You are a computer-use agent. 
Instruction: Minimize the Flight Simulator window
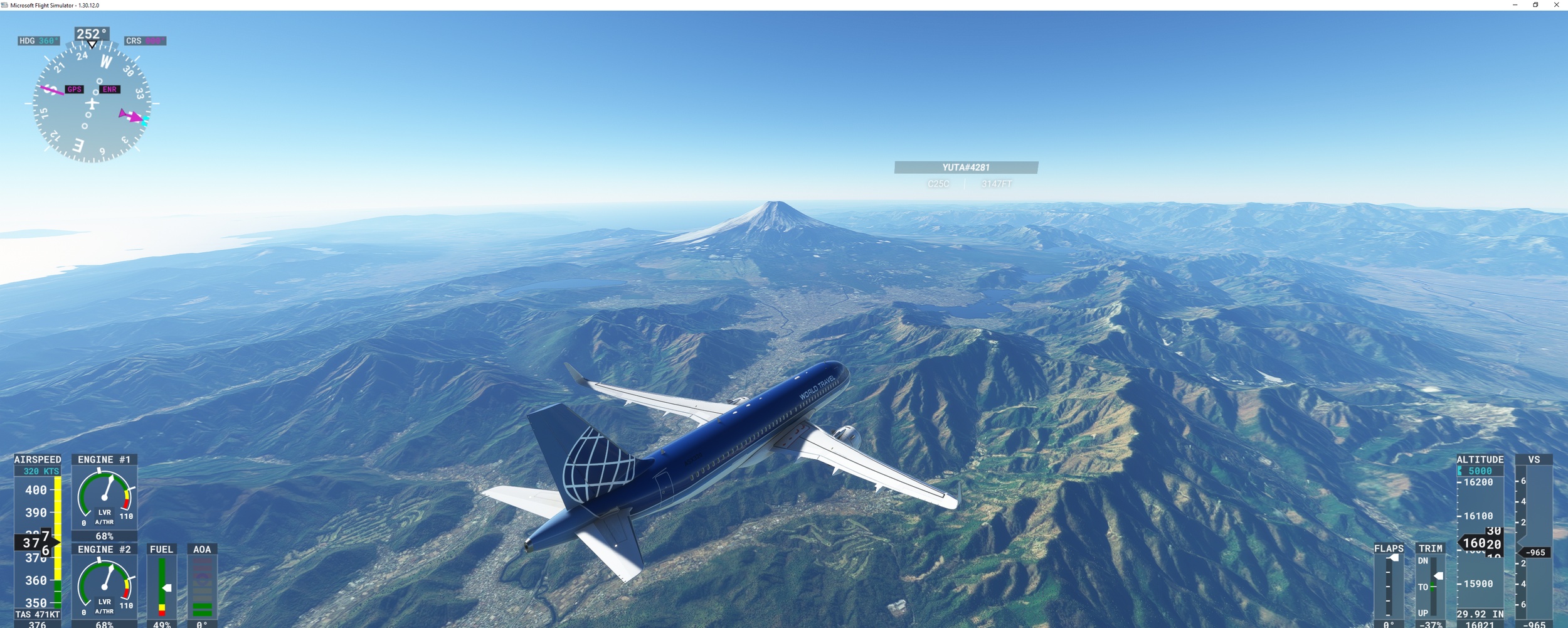coord(1515,5)
